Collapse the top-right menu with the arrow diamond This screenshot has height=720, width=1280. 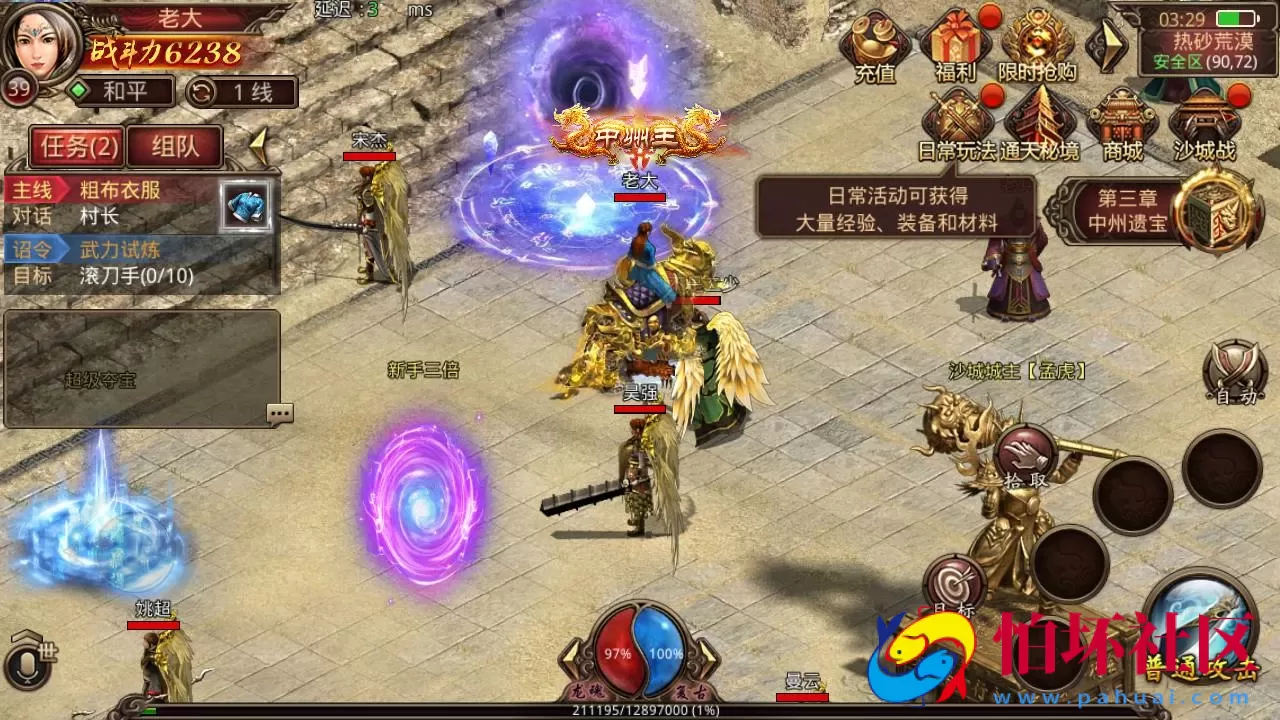(1110, 45)
